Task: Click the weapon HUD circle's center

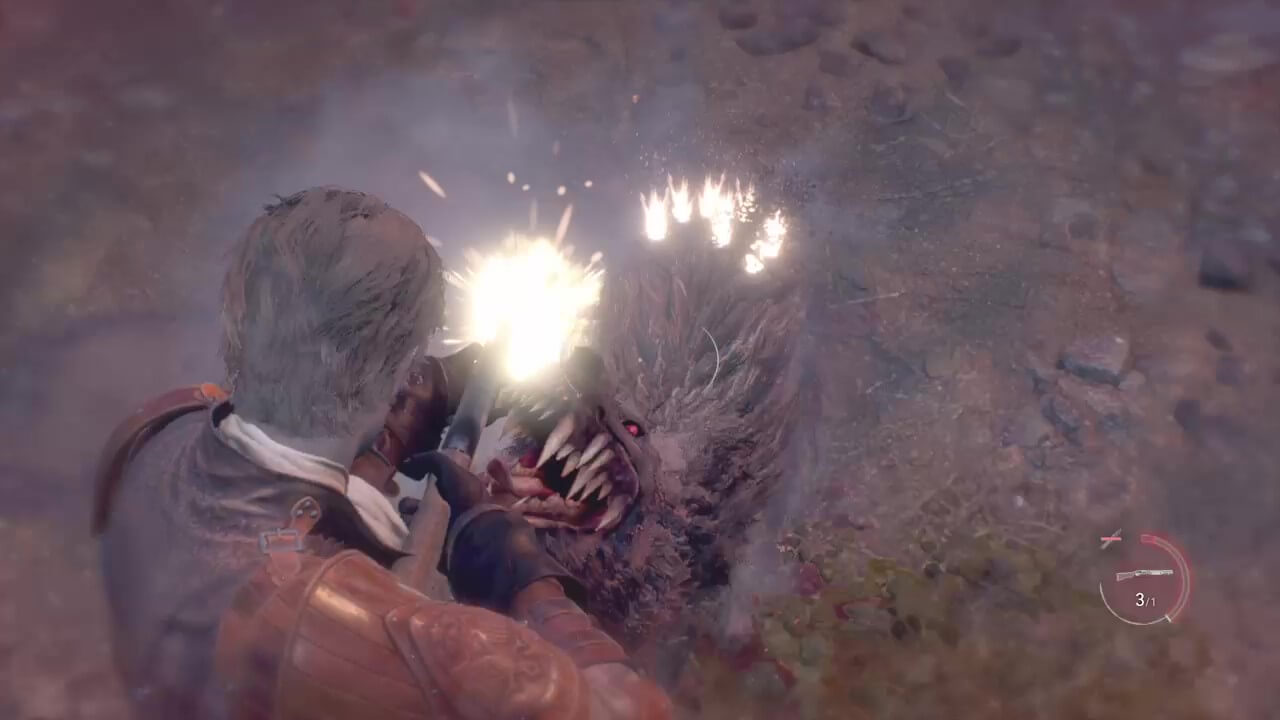Action: click(1144, 580)
